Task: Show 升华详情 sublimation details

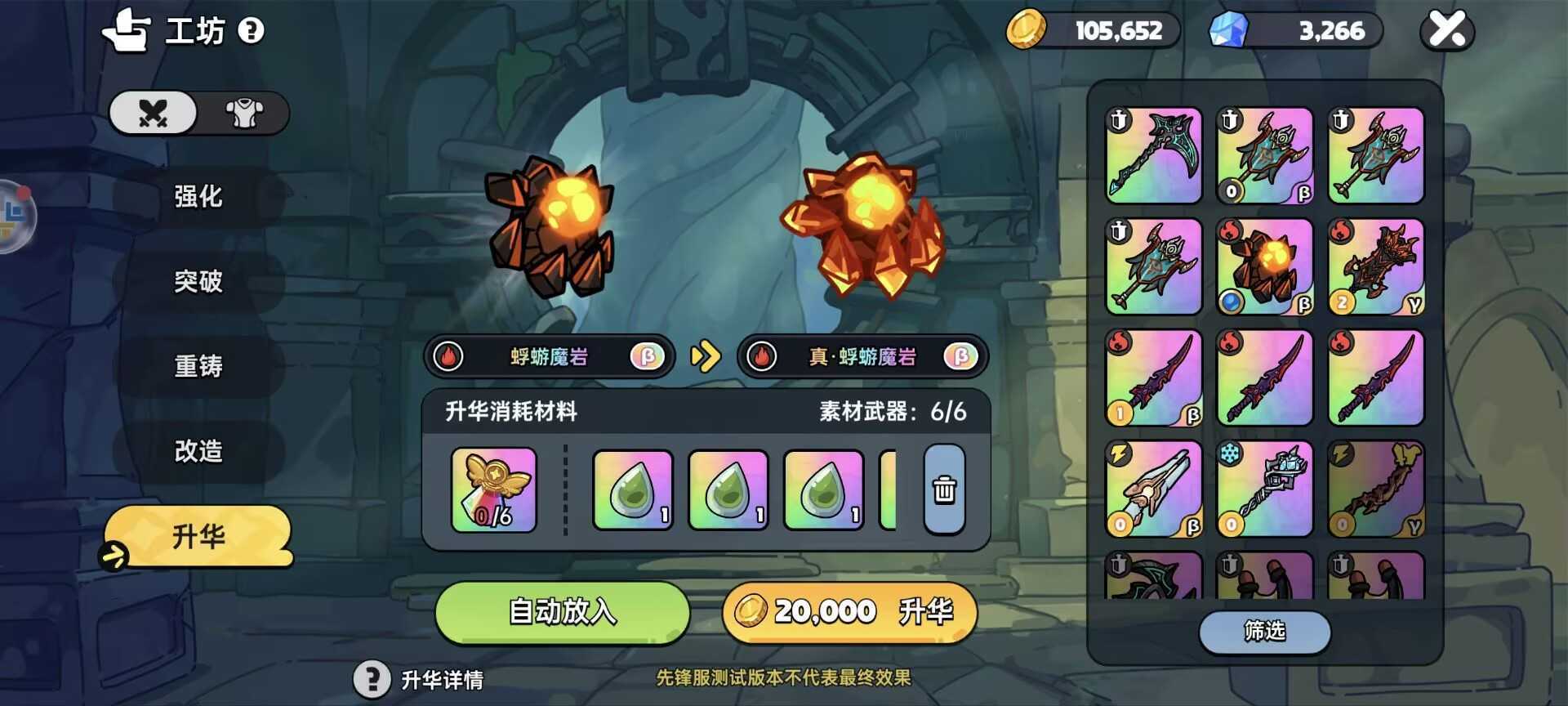Action: [x=420, y=679]
